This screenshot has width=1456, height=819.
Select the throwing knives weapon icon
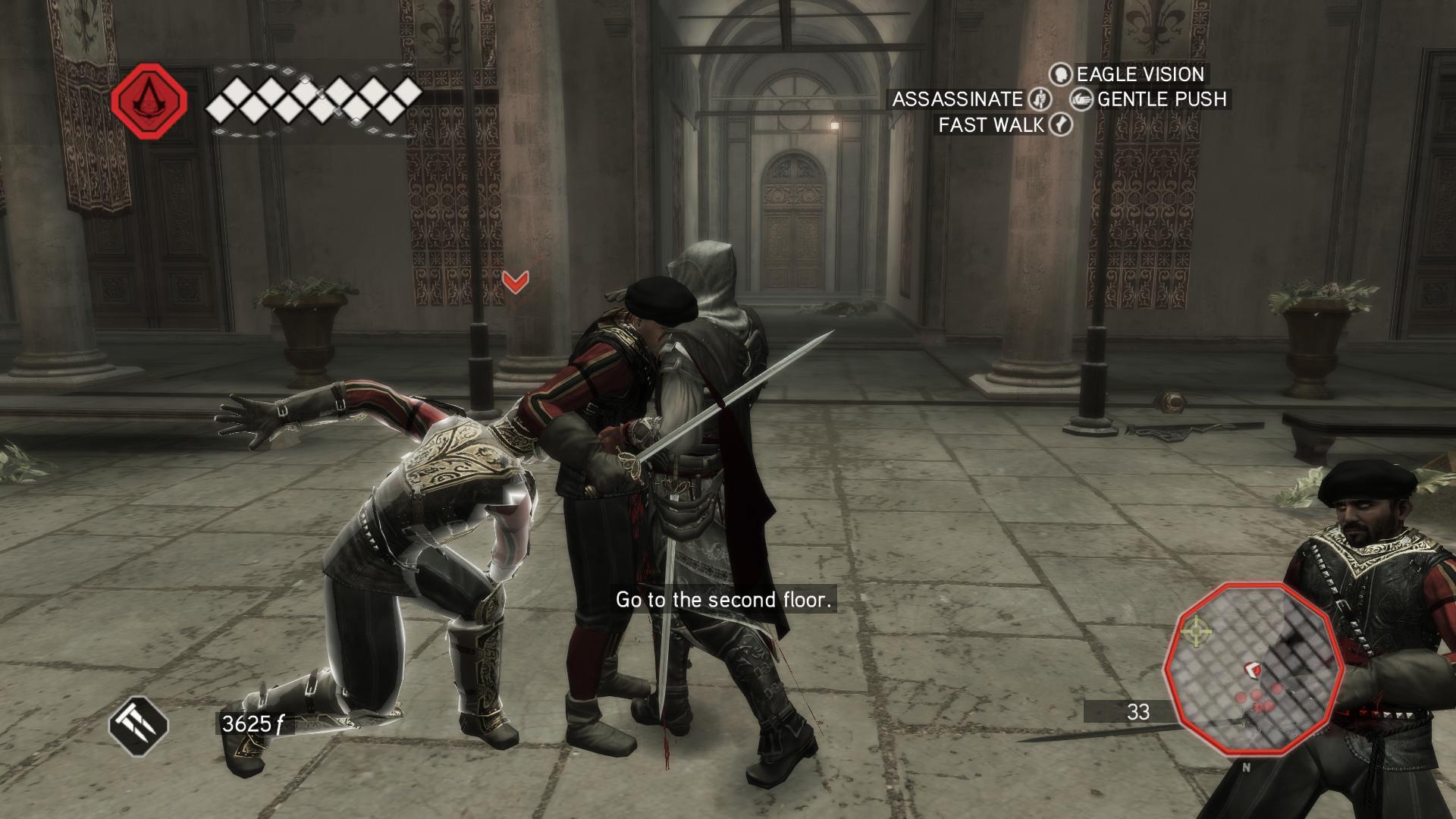(138, 726)
